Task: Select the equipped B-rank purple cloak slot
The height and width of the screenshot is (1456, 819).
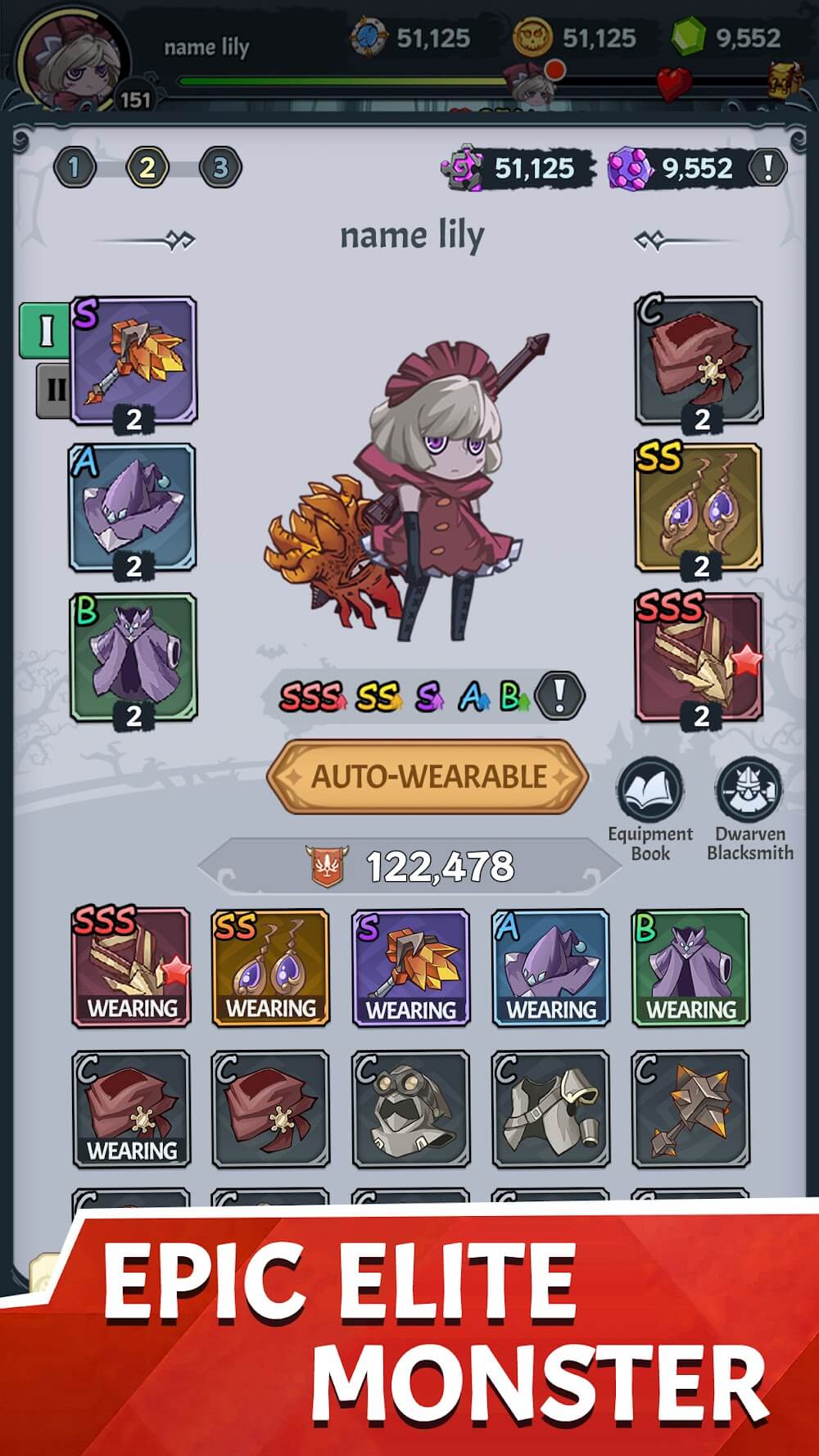Action: [133, 657]
